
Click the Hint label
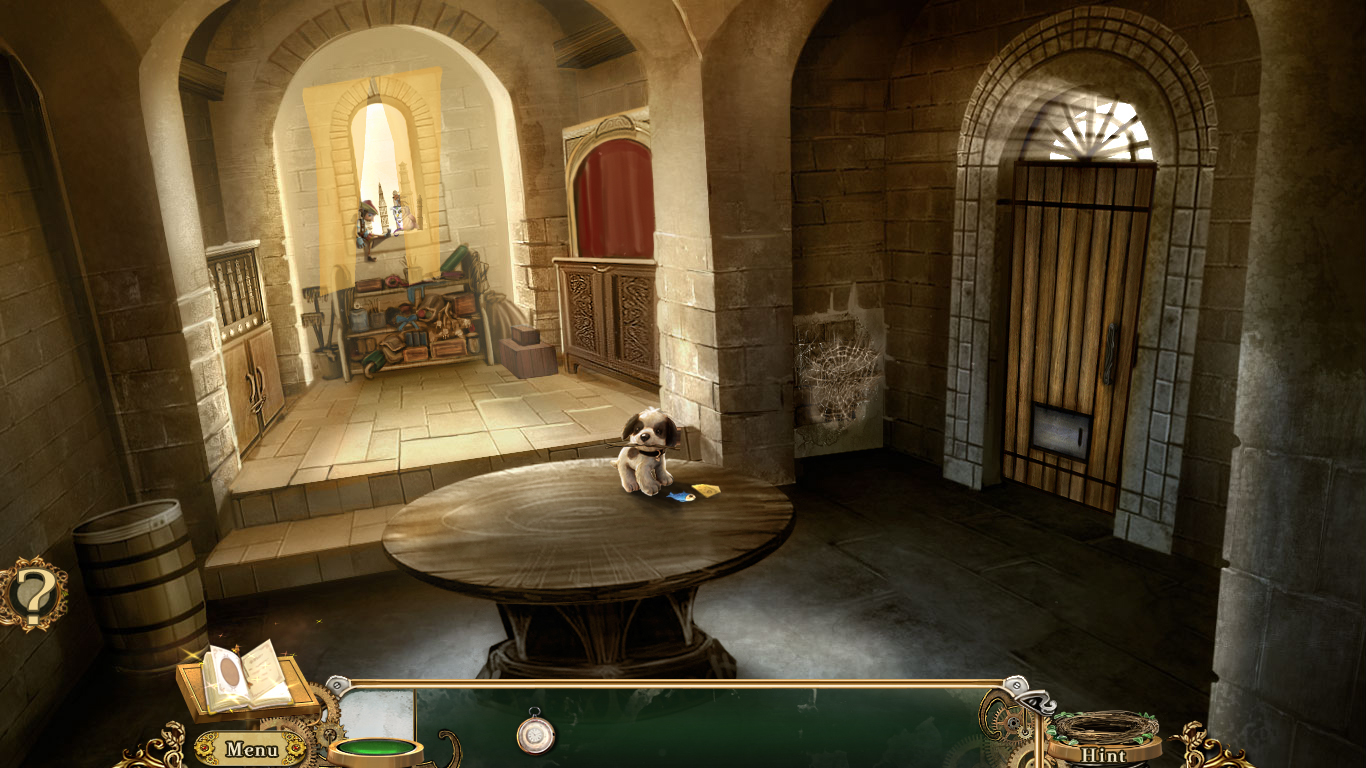(1102, 757)
